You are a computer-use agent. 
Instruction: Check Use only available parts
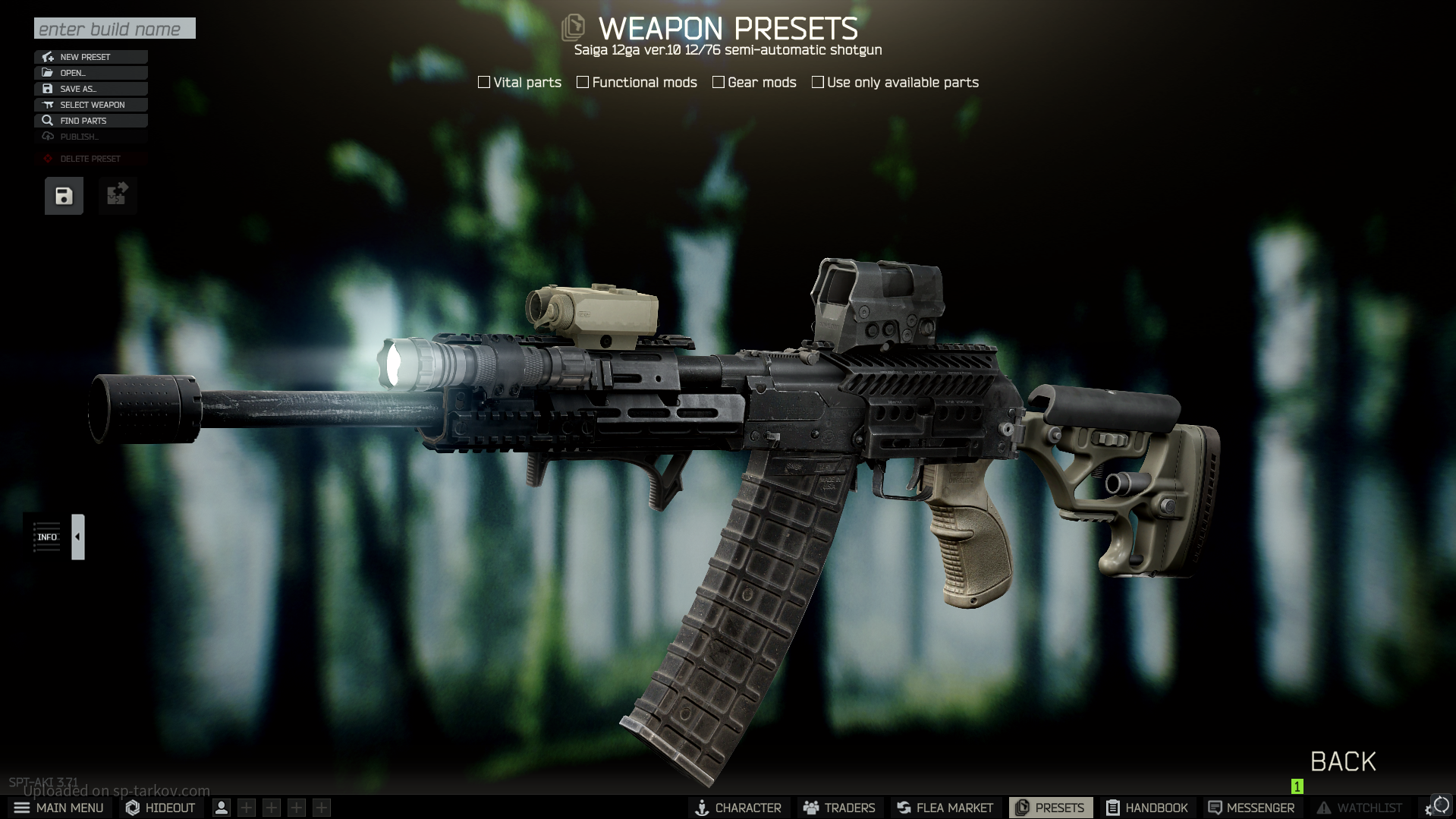pyautogui.click(x=818, y=82)
